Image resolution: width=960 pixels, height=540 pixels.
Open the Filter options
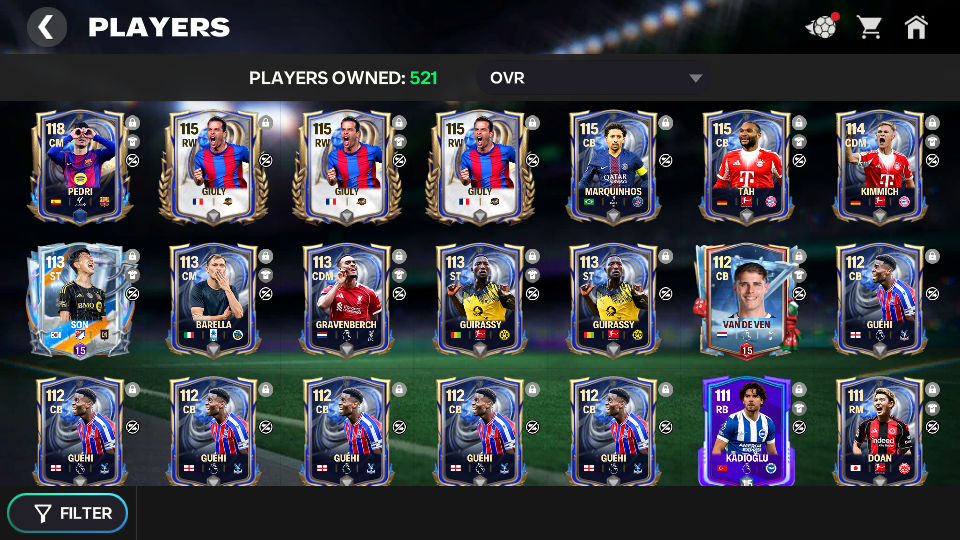point(68,513)
